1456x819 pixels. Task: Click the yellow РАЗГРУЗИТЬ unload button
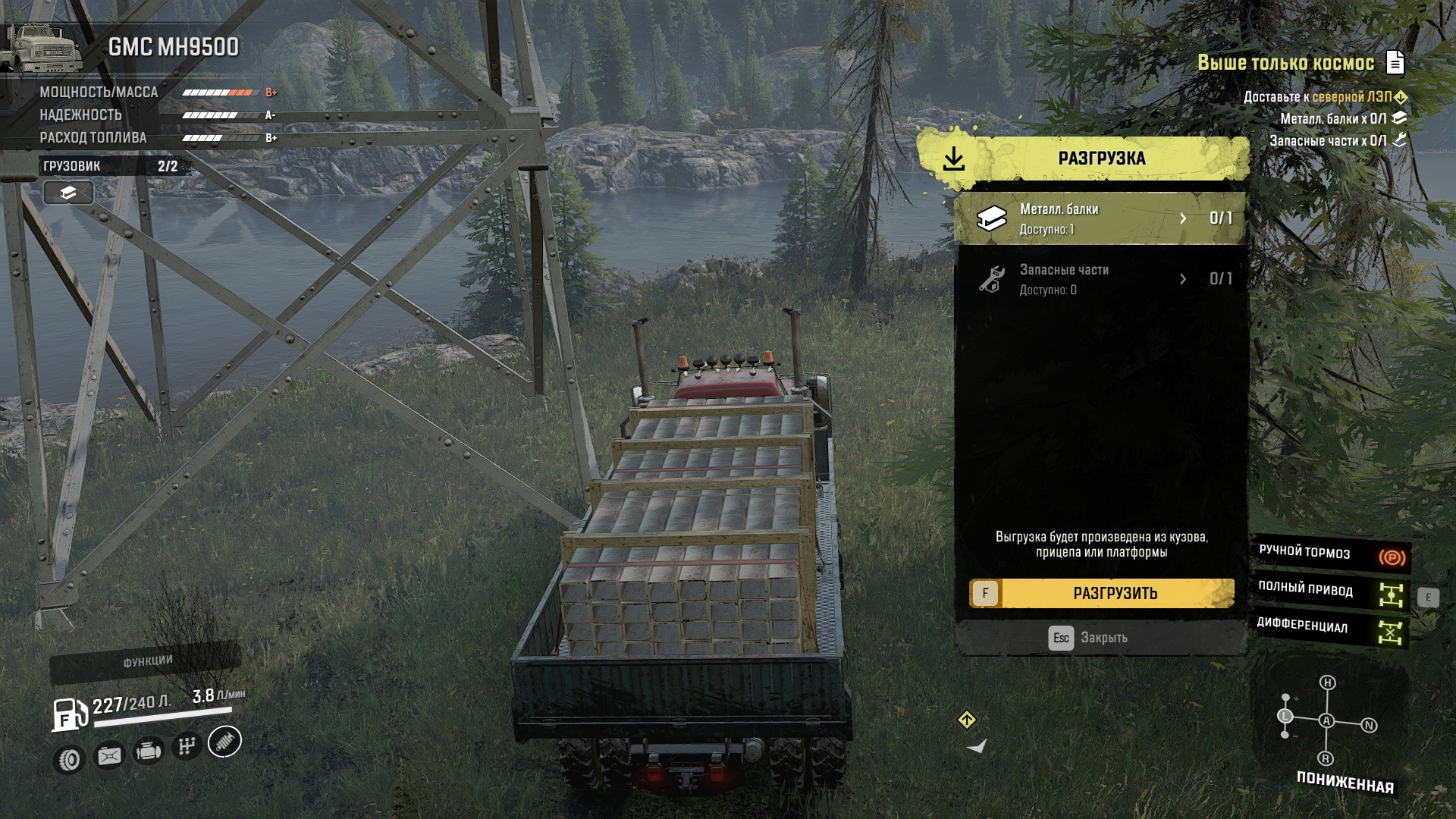point(1102,593)
